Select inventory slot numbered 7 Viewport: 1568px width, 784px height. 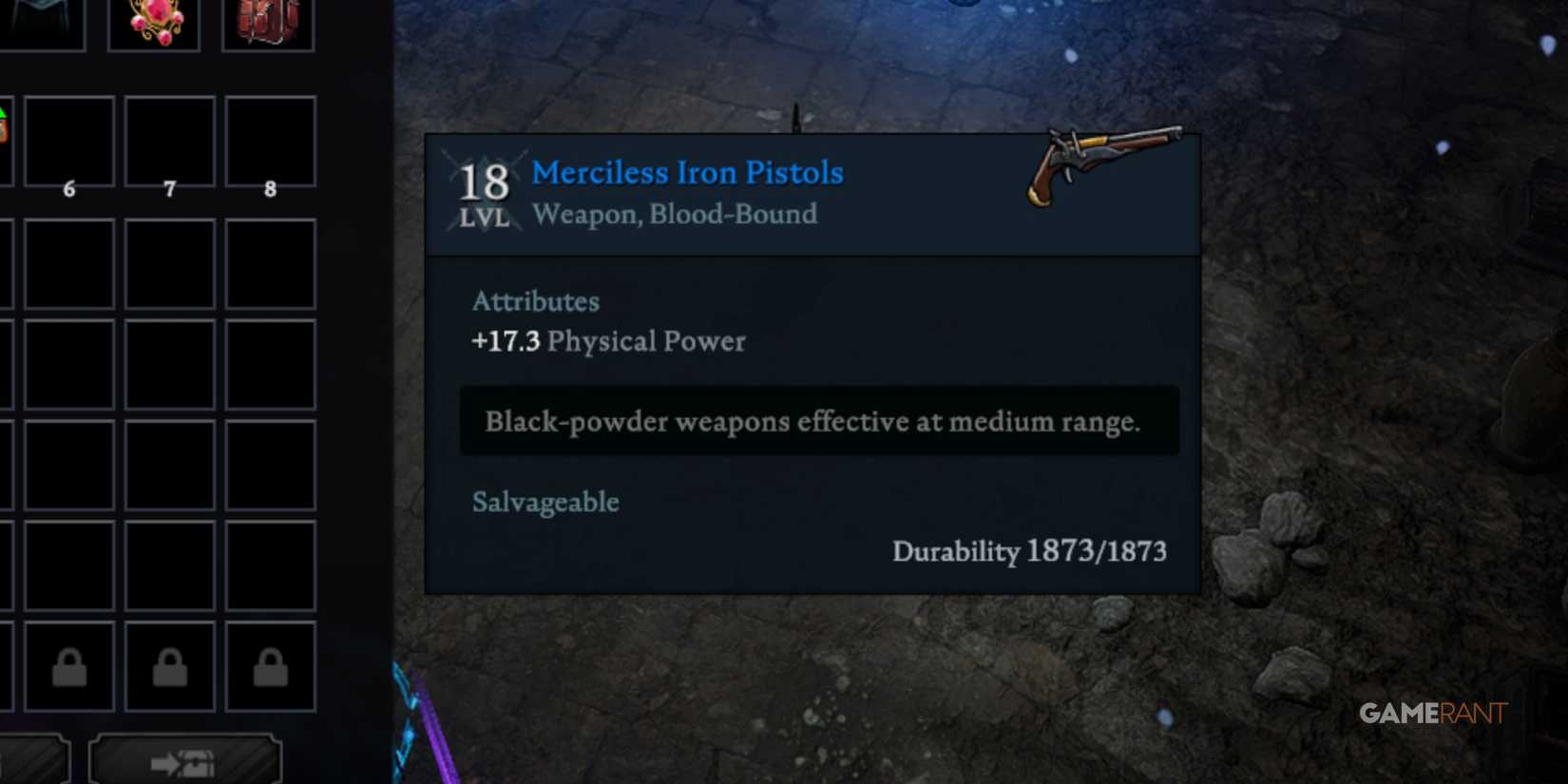click(x=169, y=143)
